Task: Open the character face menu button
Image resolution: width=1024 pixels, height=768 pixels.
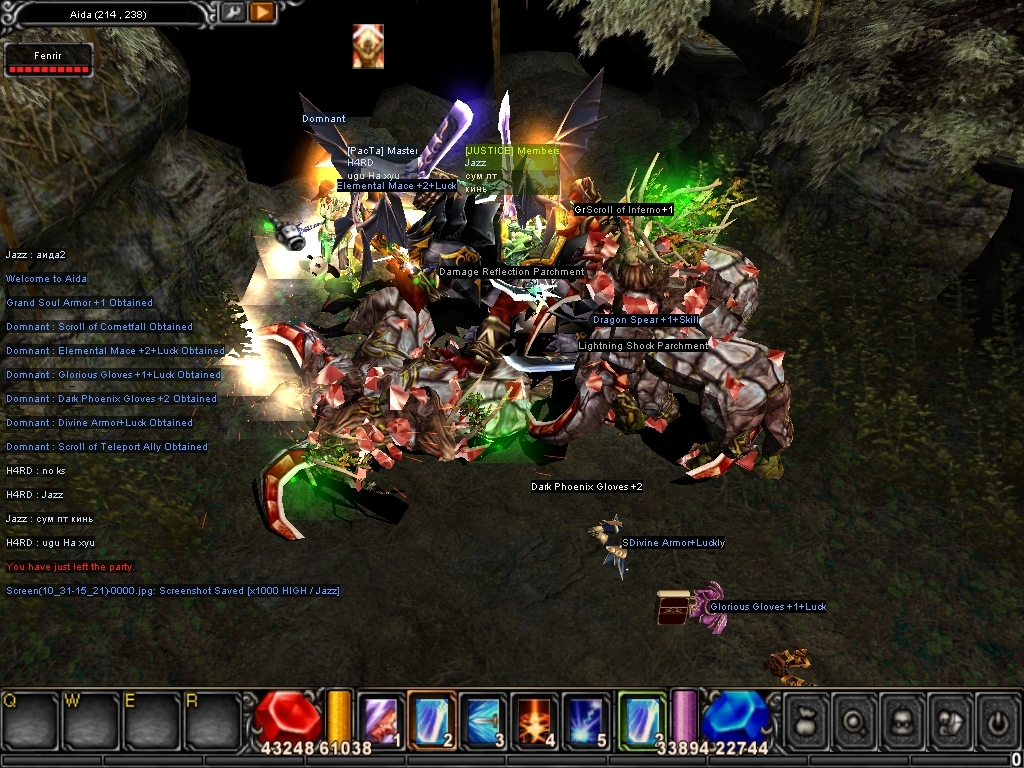Action: (906, 720)
